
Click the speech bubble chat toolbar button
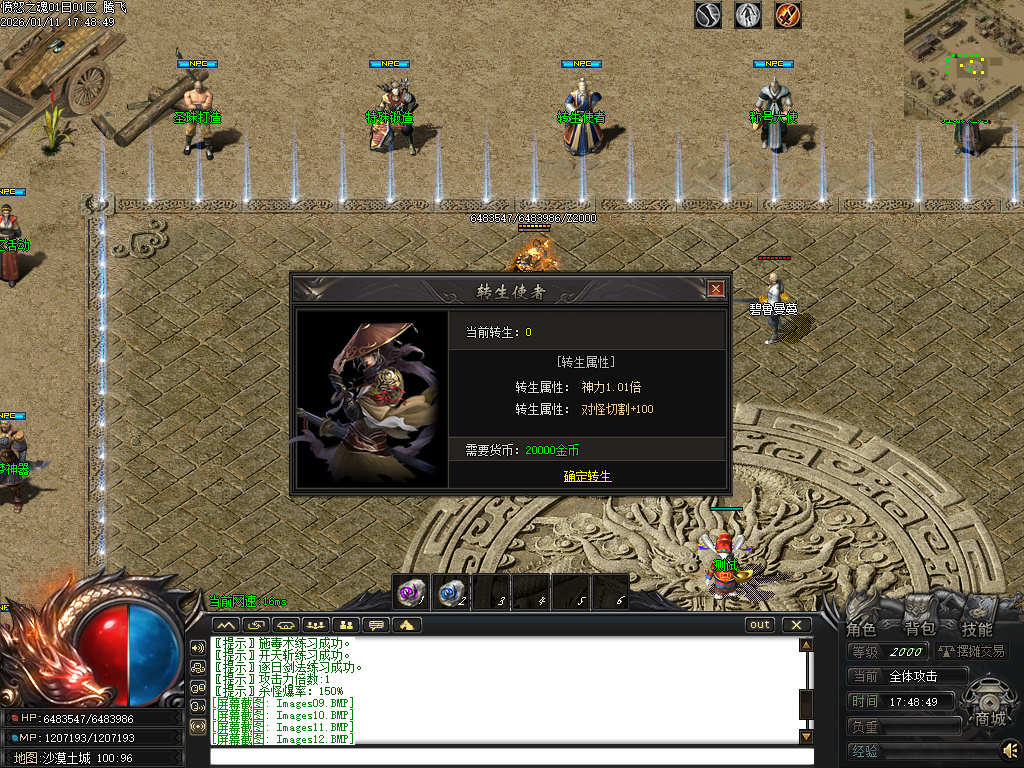377,625
